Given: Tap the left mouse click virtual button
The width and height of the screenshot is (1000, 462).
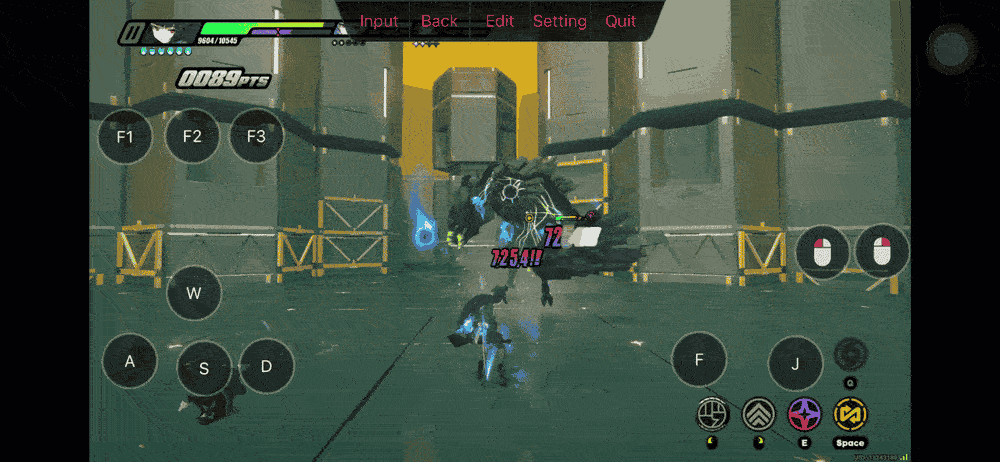Looking at the screenshot, I should 822,251.
